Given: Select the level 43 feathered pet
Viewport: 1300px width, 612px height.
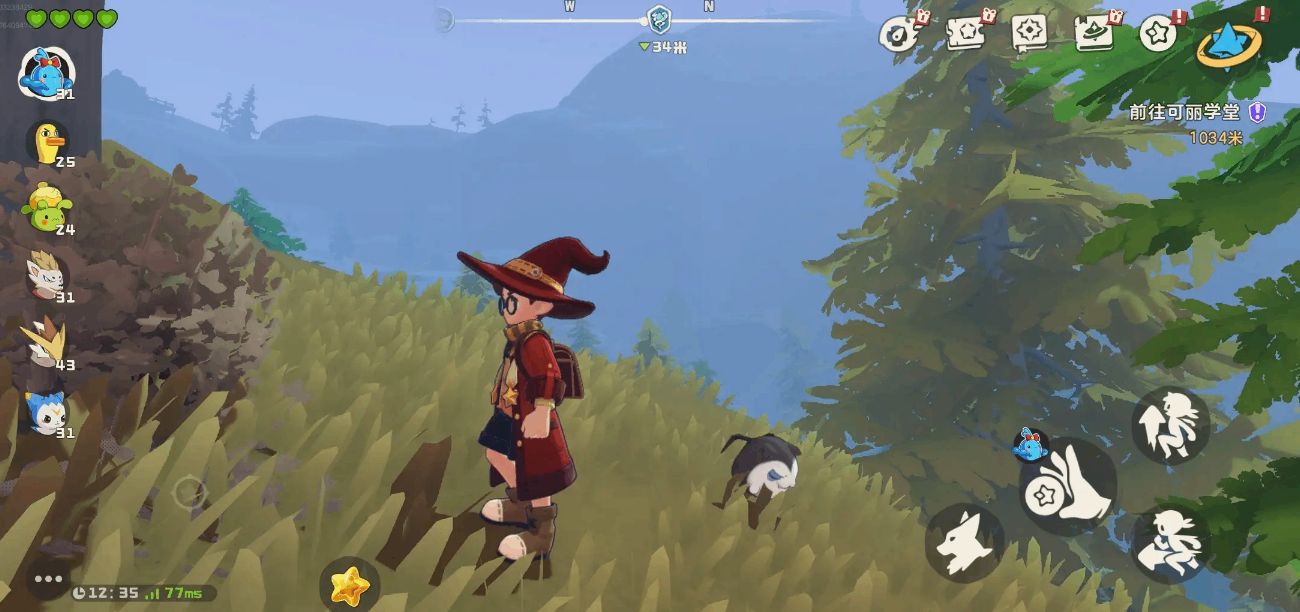Looking at the screenshot, I should coord(46,342).
